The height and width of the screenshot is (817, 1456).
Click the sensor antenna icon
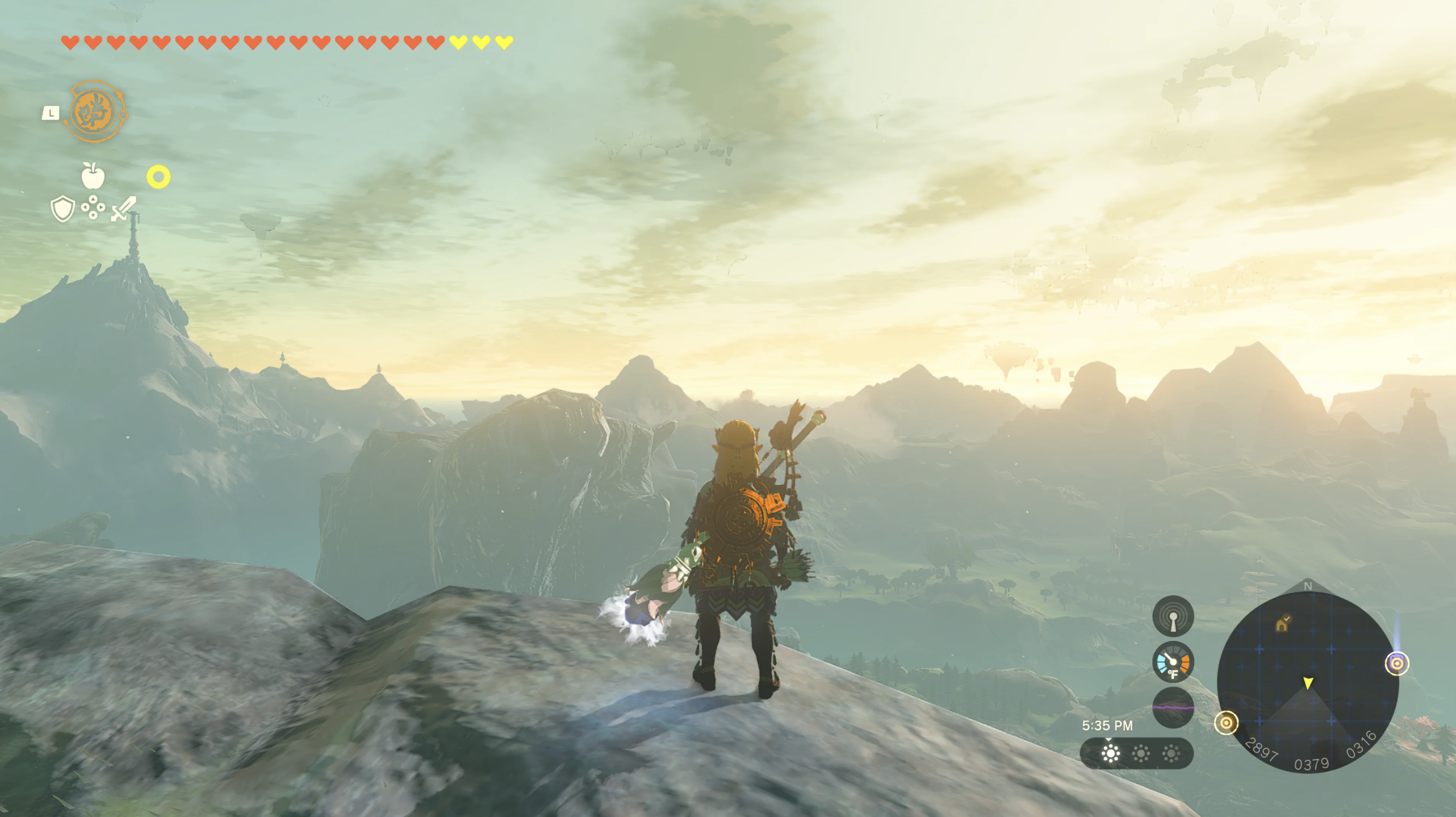click(x=1173, y=616)
